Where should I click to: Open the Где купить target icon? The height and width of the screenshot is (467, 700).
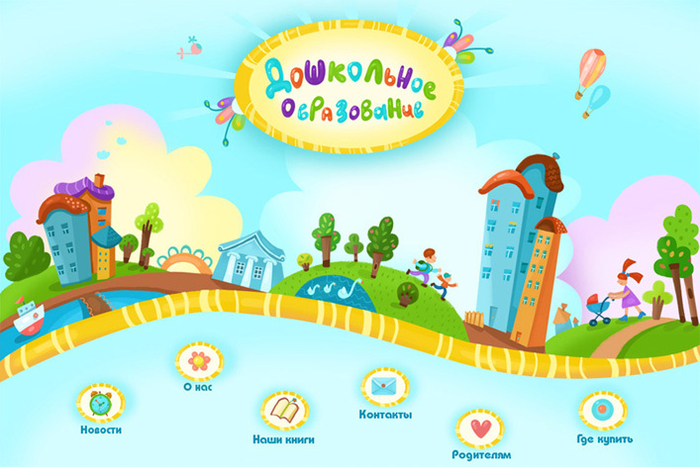pos(603,410)
